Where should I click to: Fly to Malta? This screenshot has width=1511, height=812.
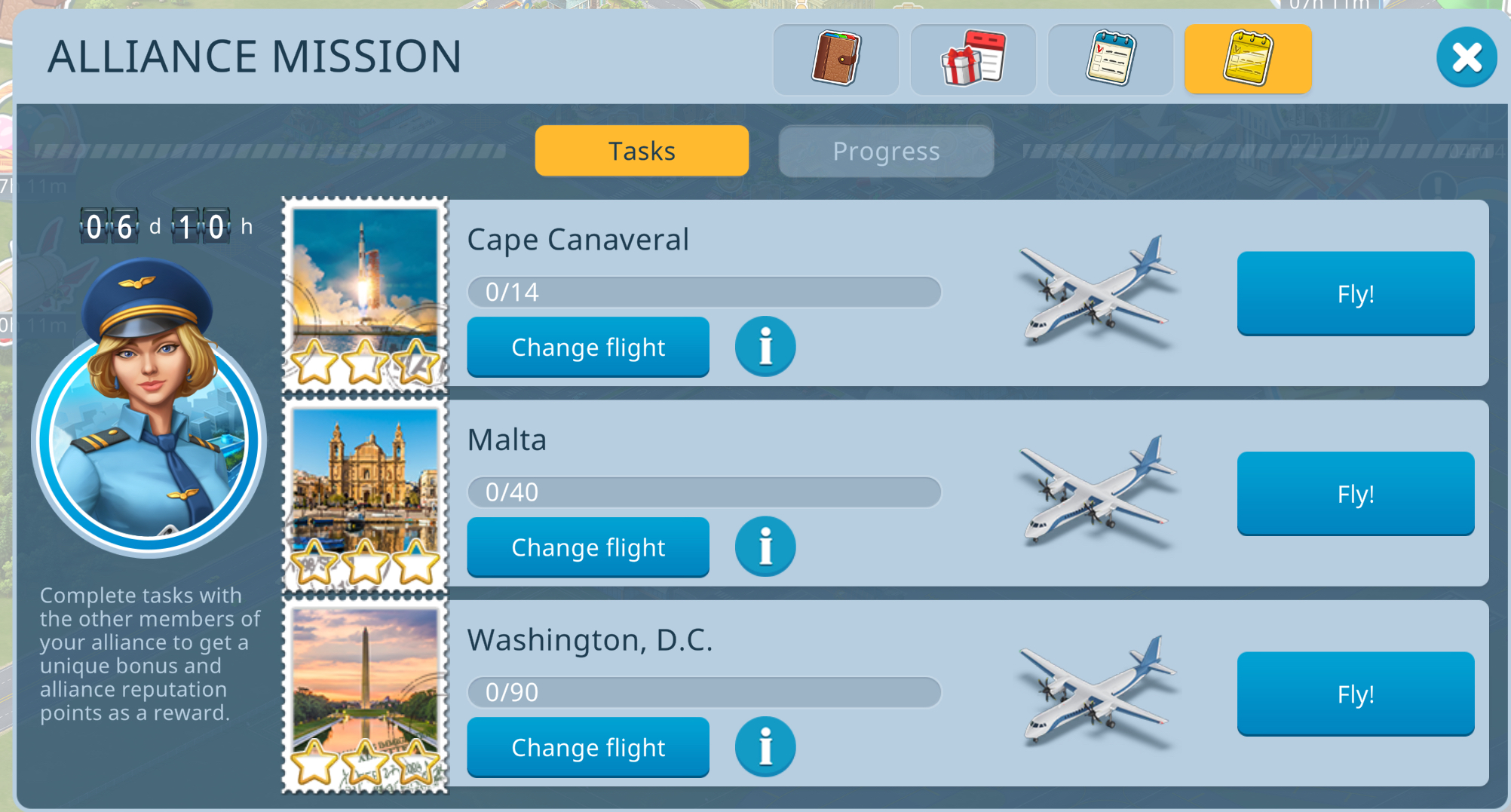pyautogui.click(x=1355, y=494)
